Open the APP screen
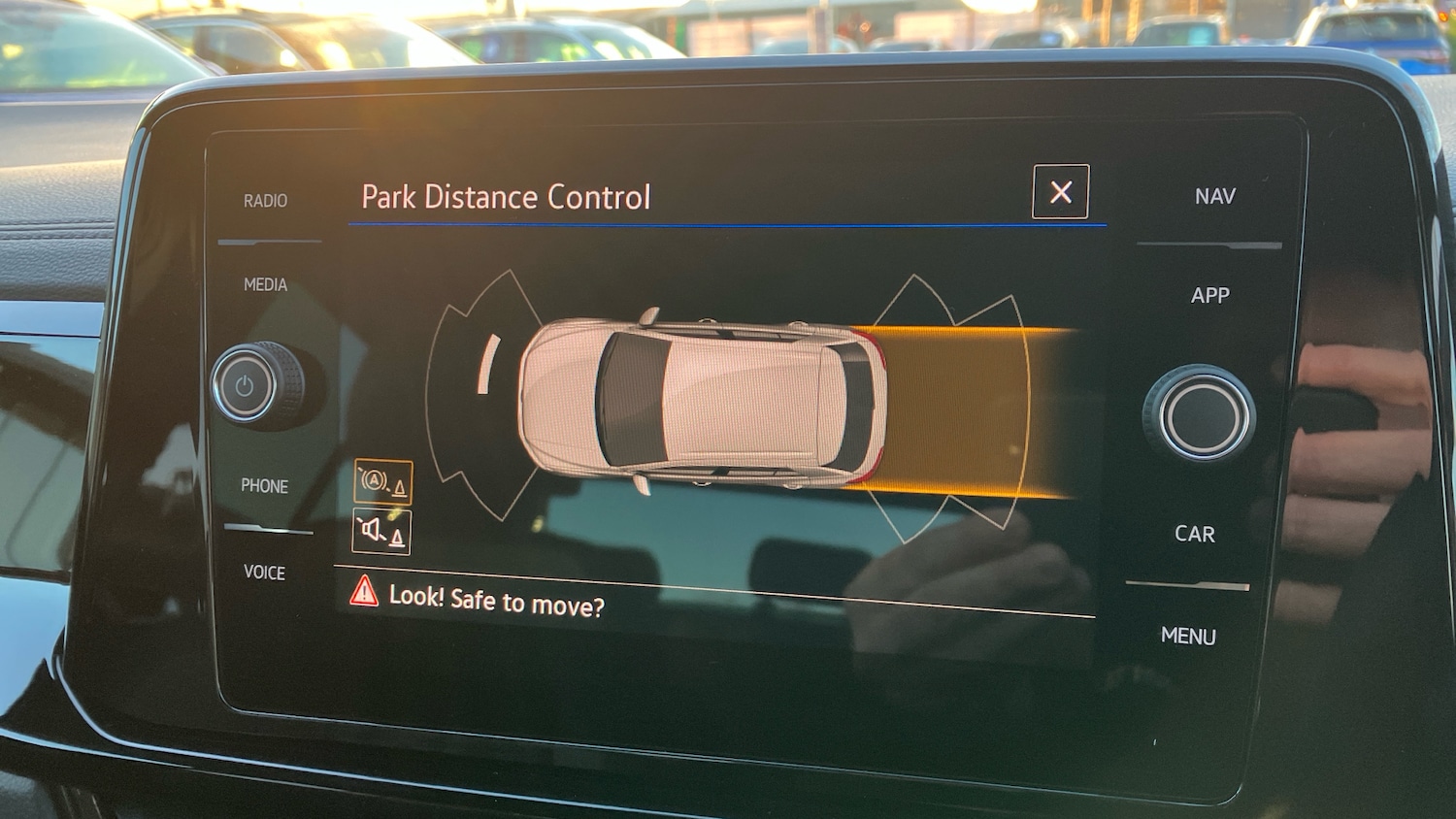 (1209, 295)
